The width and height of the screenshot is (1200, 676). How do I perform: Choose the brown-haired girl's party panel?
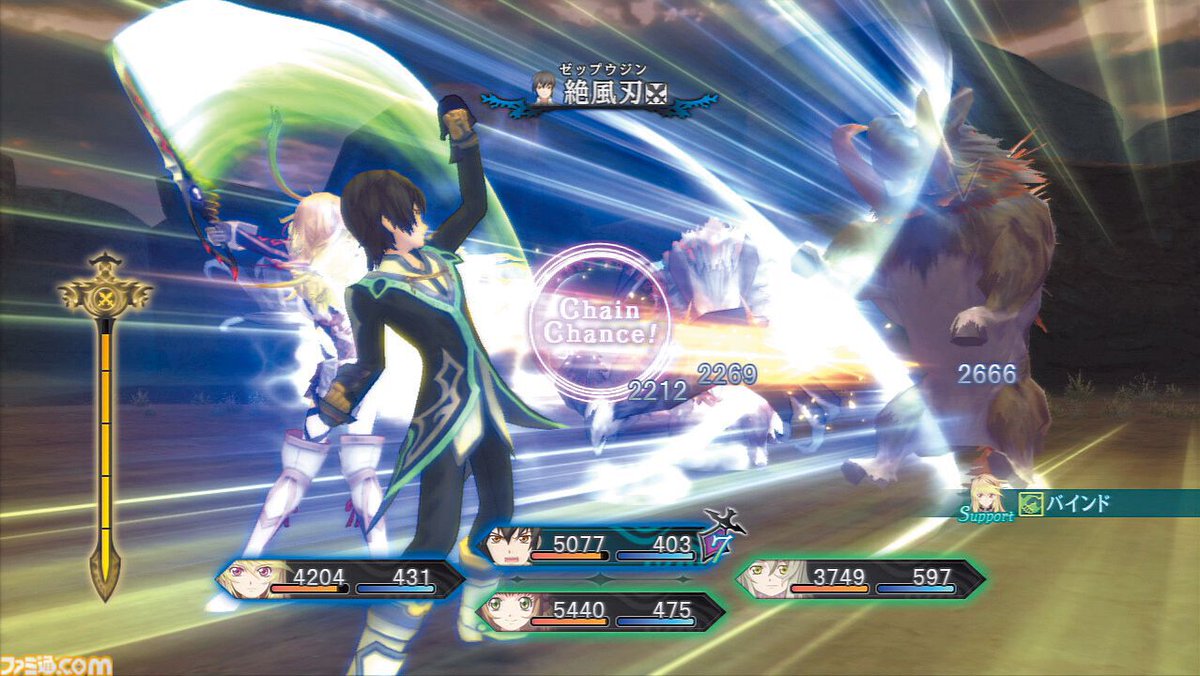[x=598, y=611]
